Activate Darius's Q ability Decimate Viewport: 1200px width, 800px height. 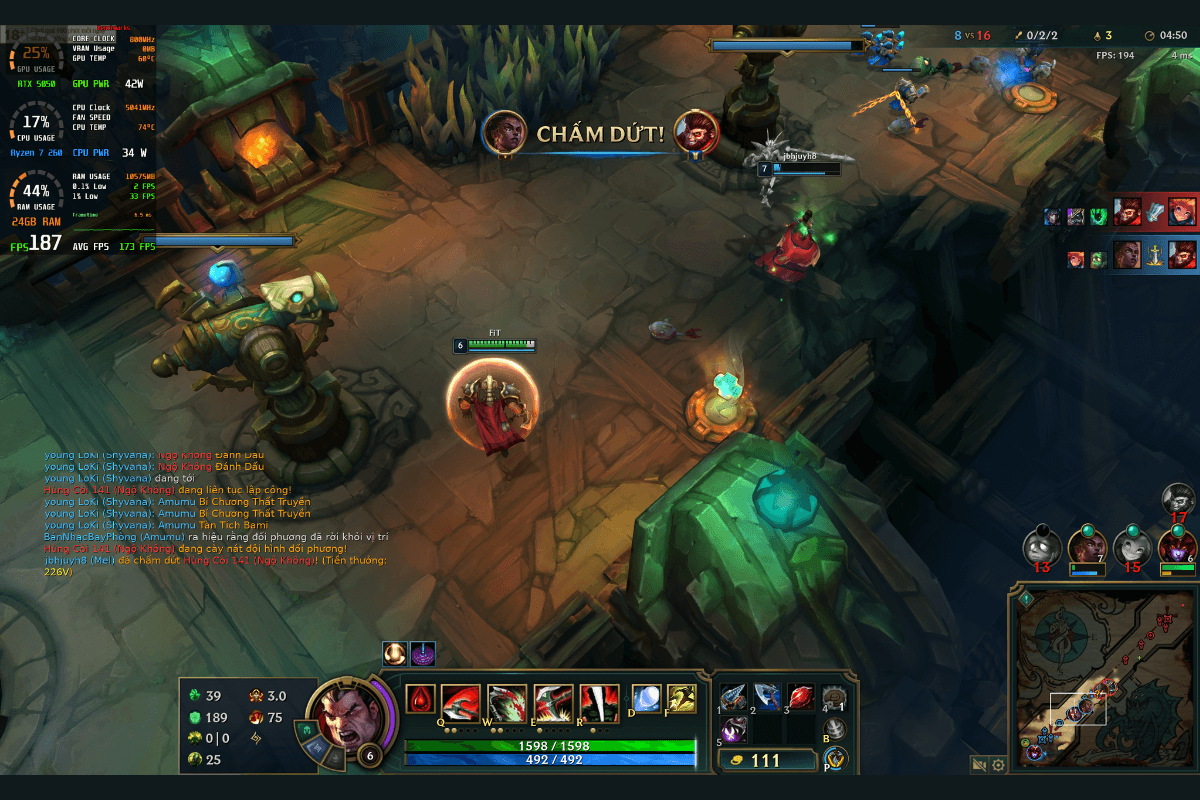(x=461, y=703)
